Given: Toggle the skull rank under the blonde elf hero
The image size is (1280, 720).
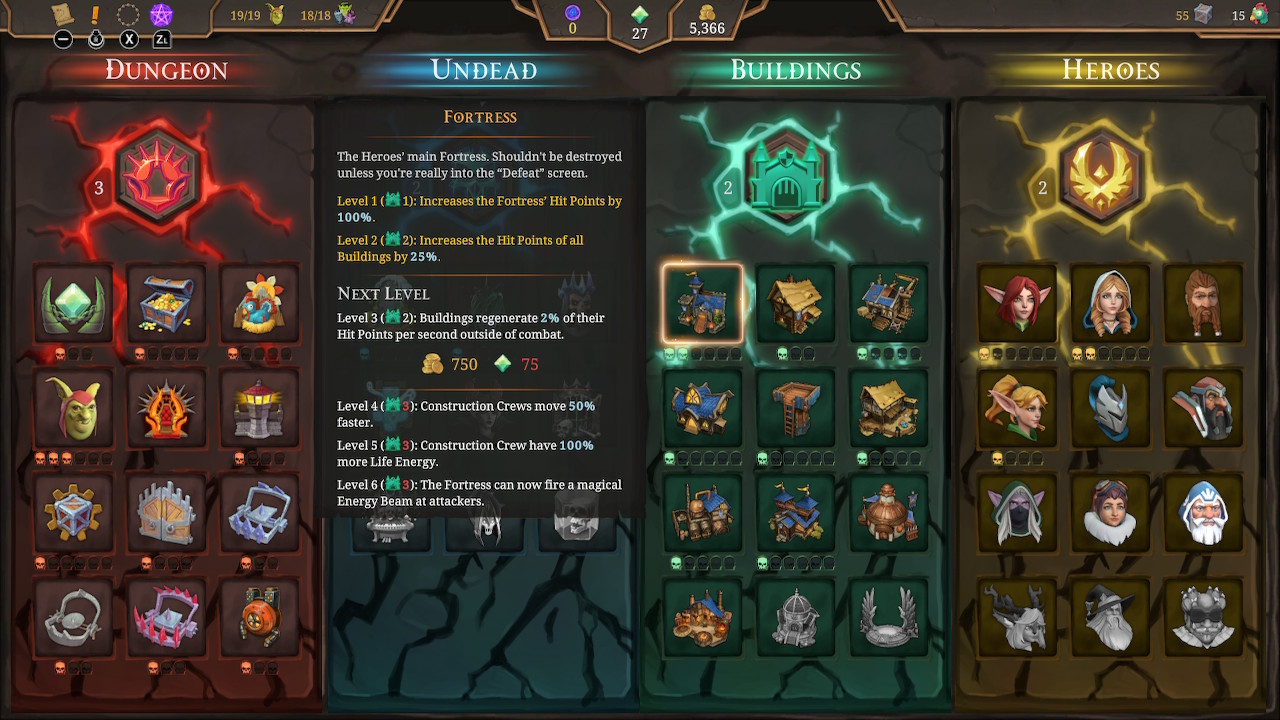Looking at the screenshot, I should (x=1000, y=456).
